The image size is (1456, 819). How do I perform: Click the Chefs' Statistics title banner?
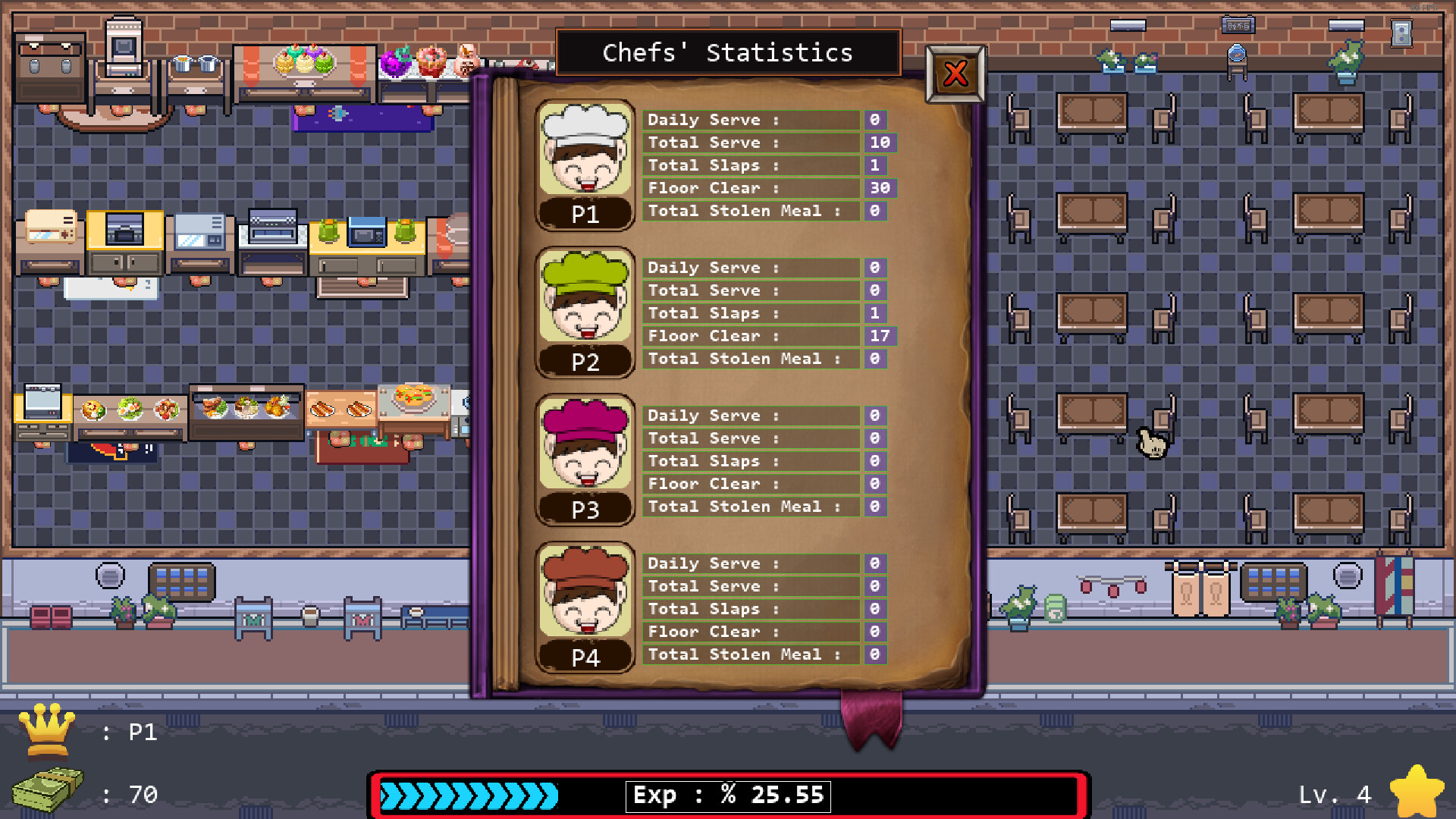727,53
